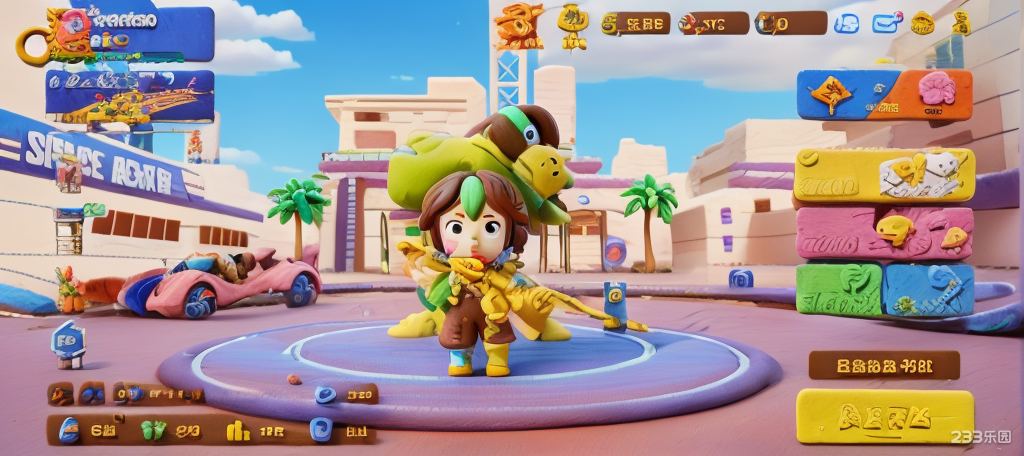Open the yellow bar-chart icon in the bottom bar

(237, 431)
